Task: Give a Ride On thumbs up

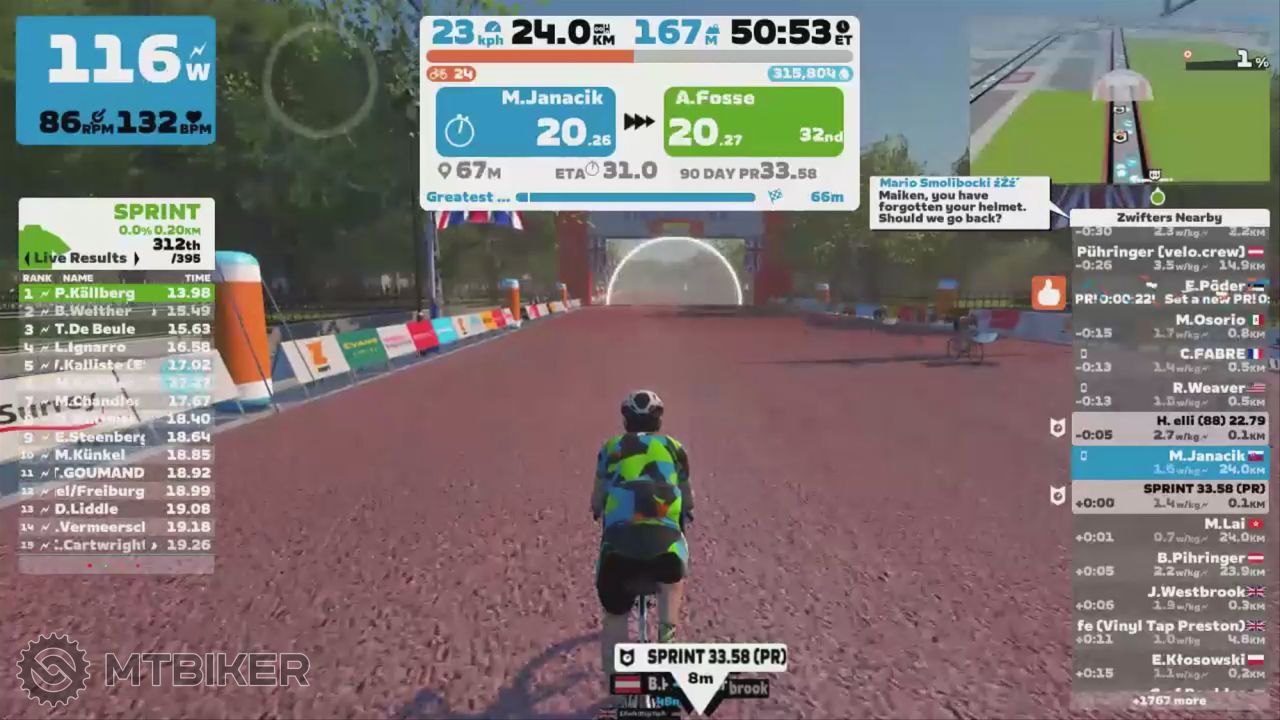Action: 1048,293
